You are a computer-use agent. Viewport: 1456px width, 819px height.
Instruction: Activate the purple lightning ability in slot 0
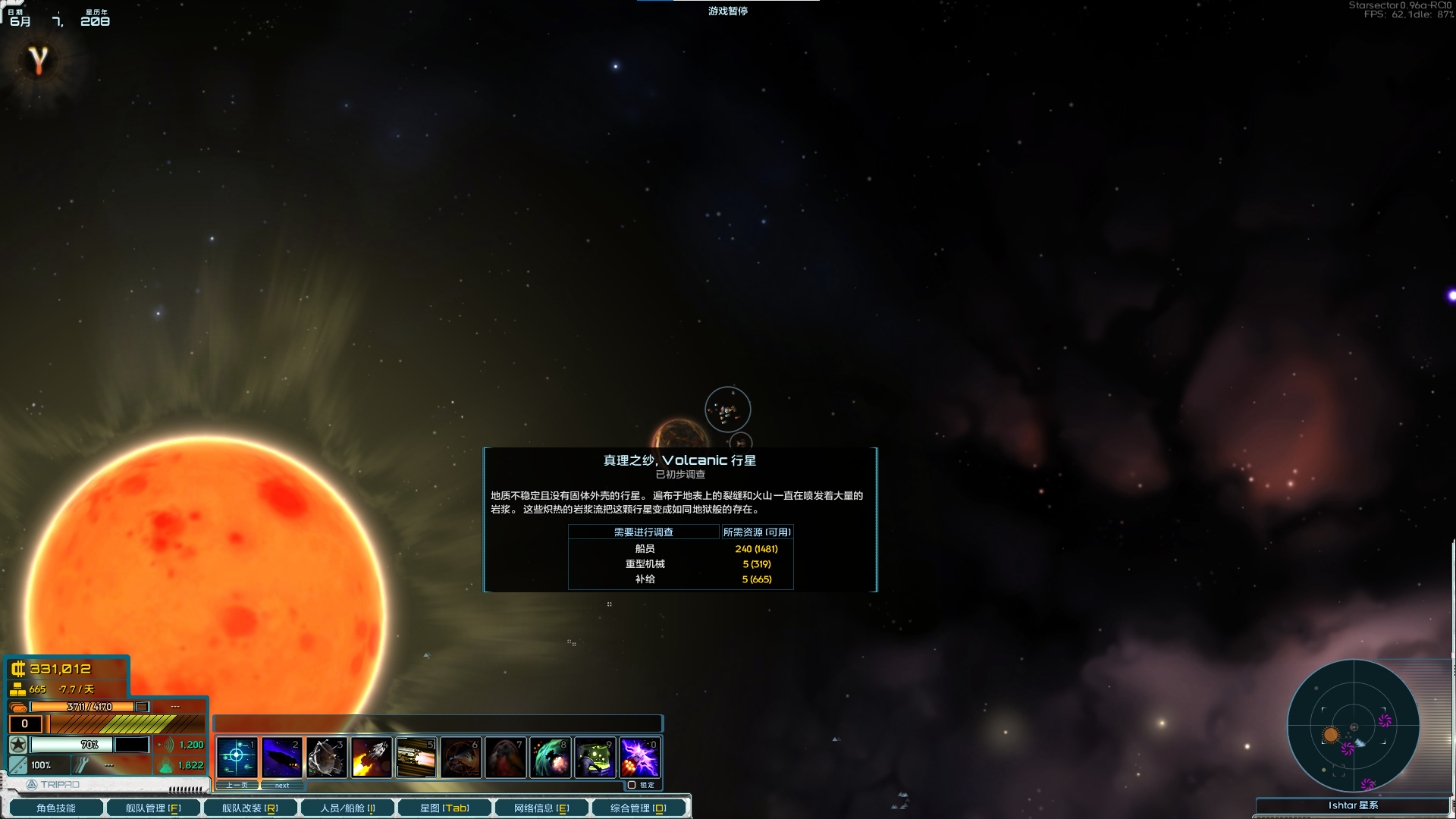[x=639, y=757]
